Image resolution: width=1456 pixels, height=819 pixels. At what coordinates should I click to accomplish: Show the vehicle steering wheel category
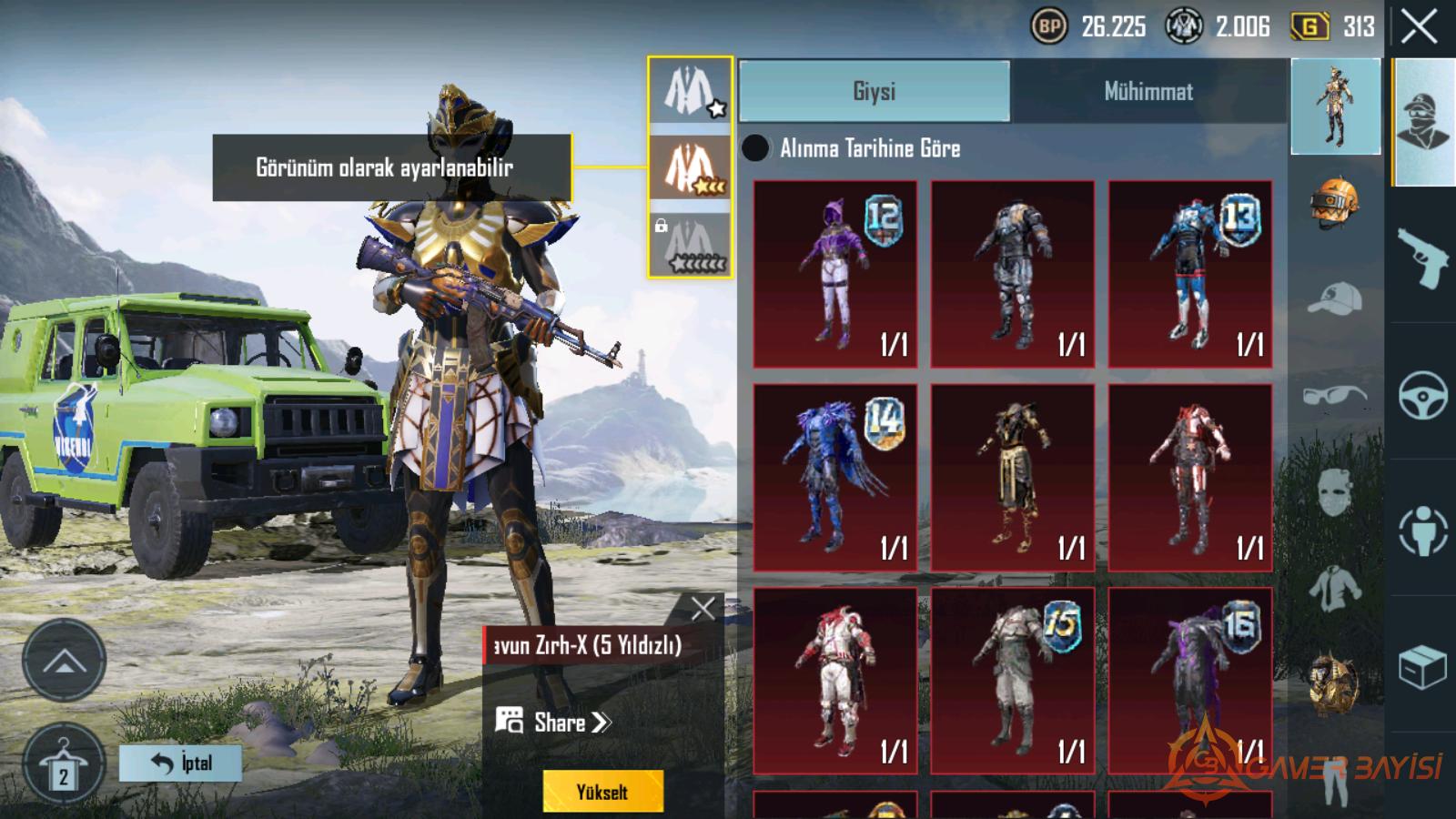coord(1423,396)
